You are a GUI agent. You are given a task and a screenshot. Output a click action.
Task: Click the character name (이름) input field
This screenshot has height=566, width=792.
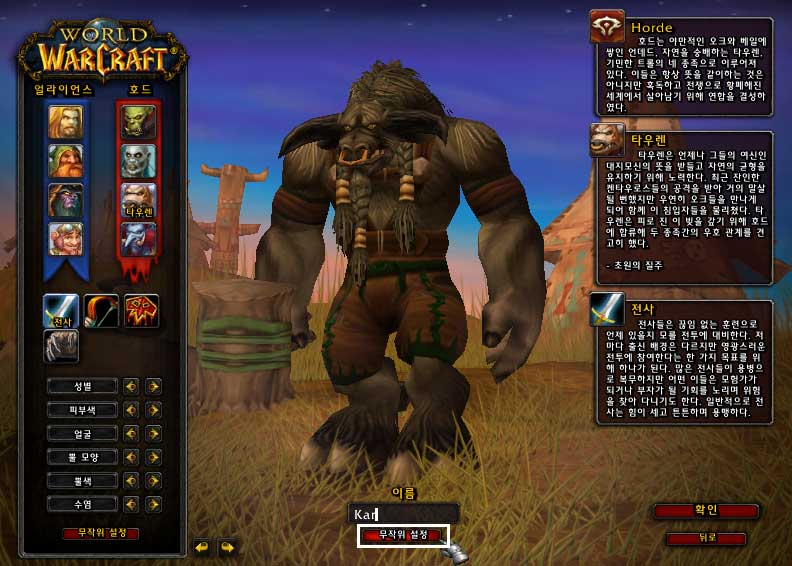403,513
